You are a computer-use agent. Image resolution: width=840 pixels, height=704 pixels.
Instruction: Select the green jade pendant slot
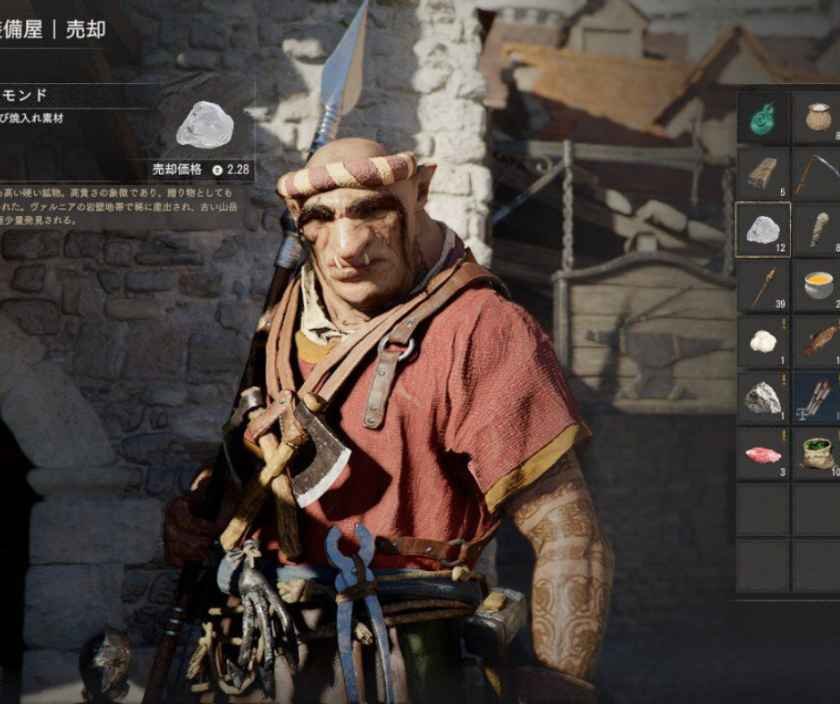pos(763,118)
